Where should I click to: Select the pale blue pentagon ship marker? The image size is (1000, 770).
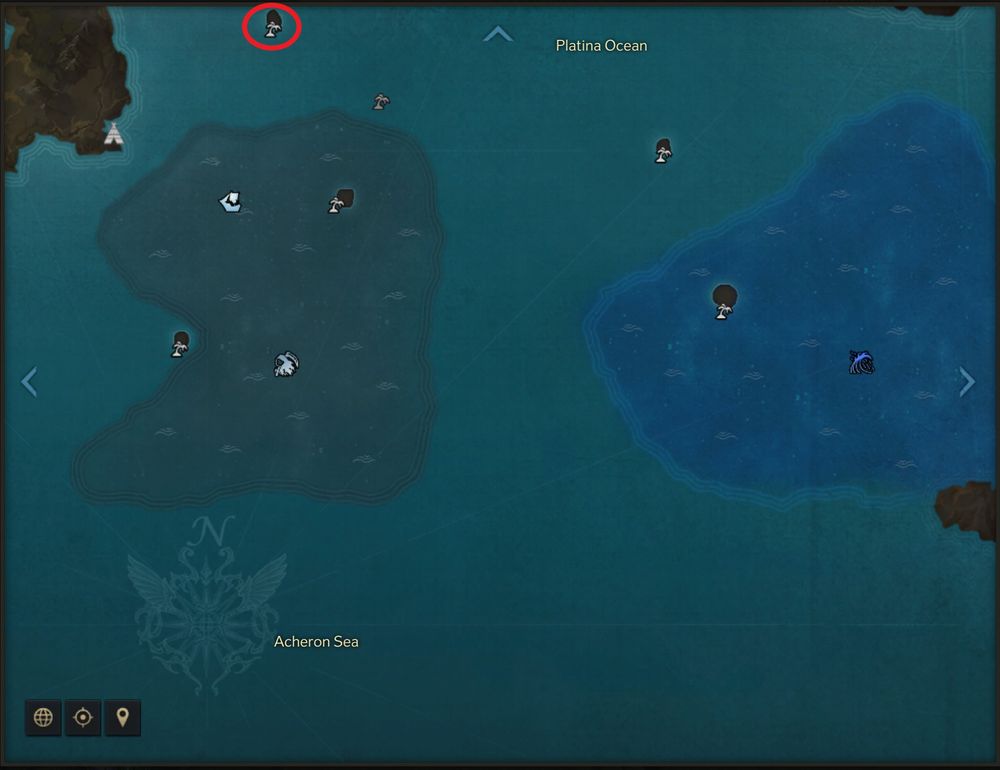[231, 202]
